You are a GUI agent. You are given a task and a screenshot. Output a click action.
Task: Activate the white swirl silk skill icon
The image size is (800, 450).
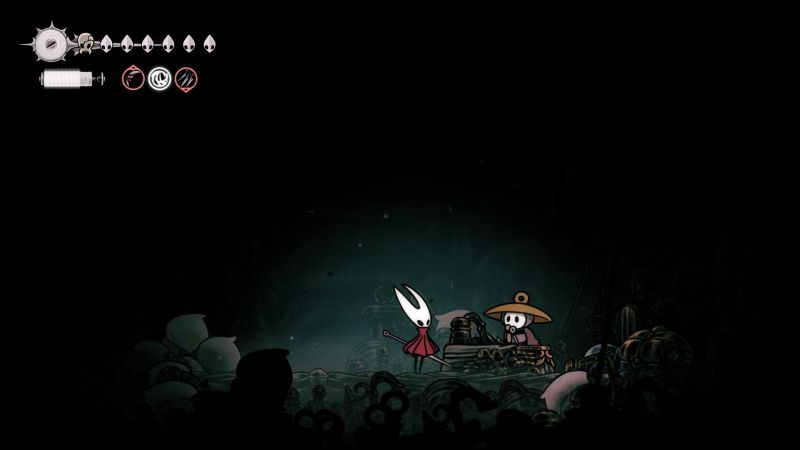(159, 78)
